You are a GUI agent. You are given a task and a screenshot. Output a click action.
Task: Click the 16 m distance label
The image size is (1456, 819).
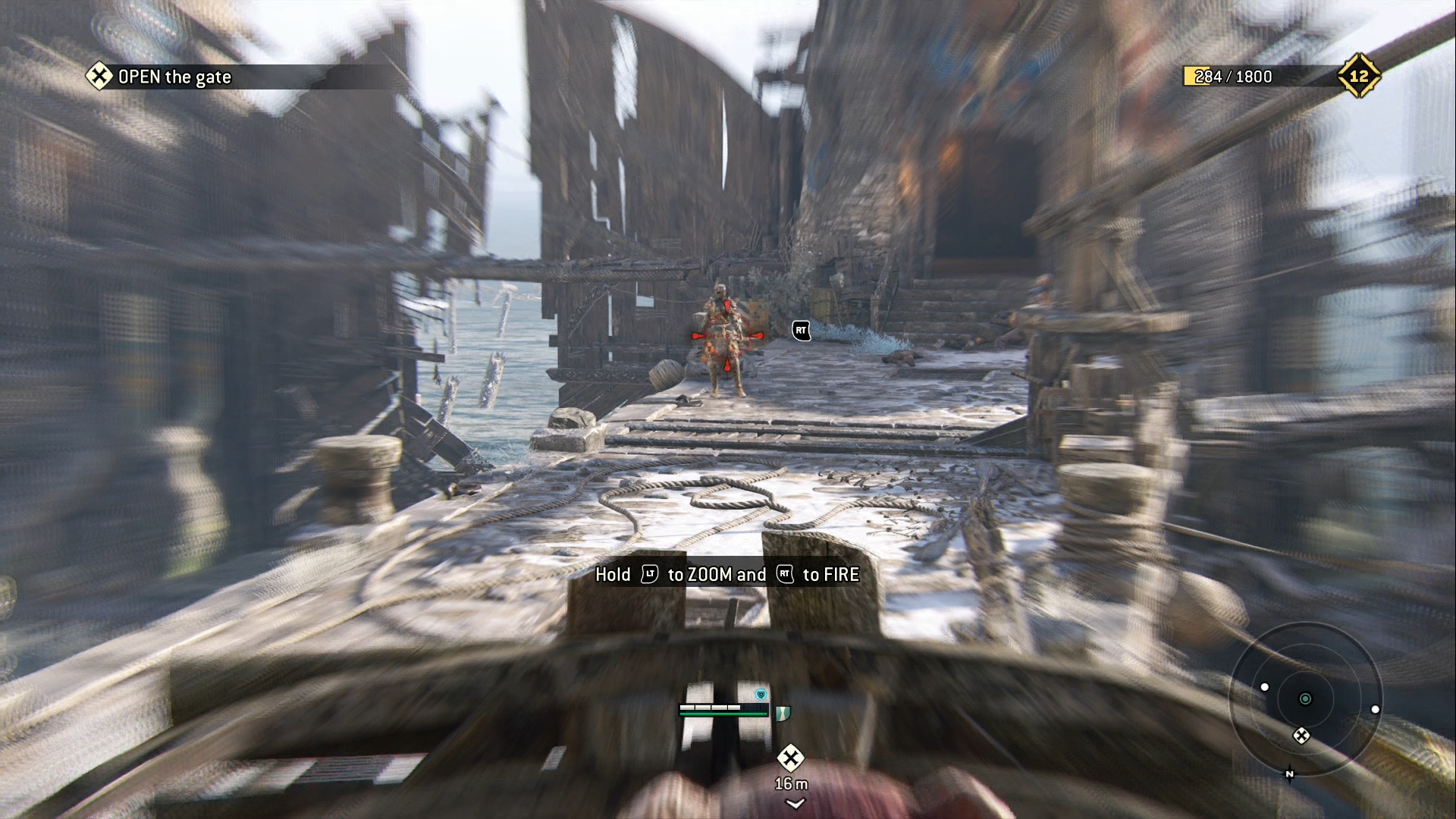pyautogui.click(x=791, y=783)
